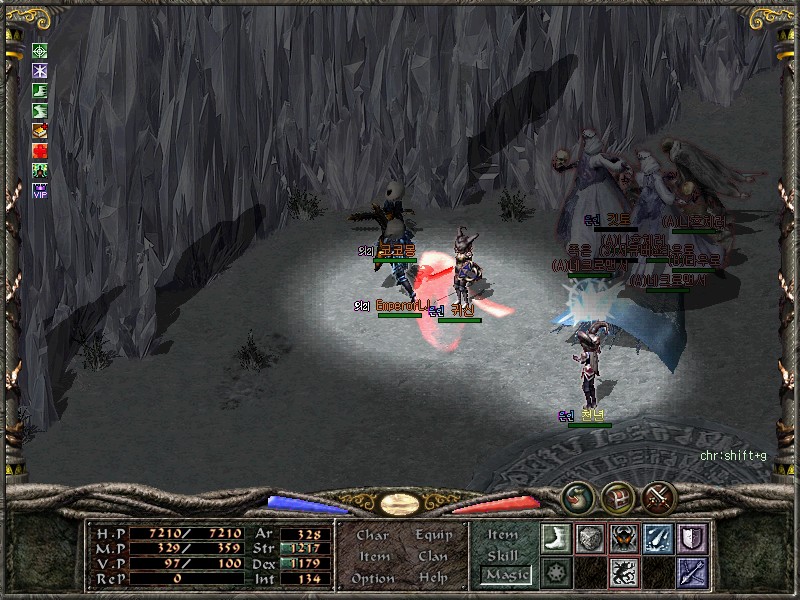800x600 pixels.
Task: Click the crossed swords round button
Action: 657,497
